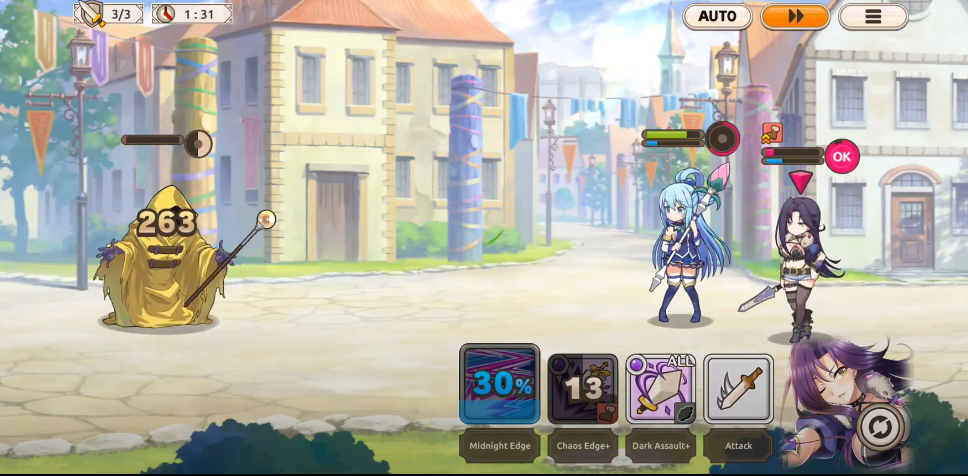
Task: Choose the basic Attack sword icon
Action: pyautogui.click(x=738, y=389)
